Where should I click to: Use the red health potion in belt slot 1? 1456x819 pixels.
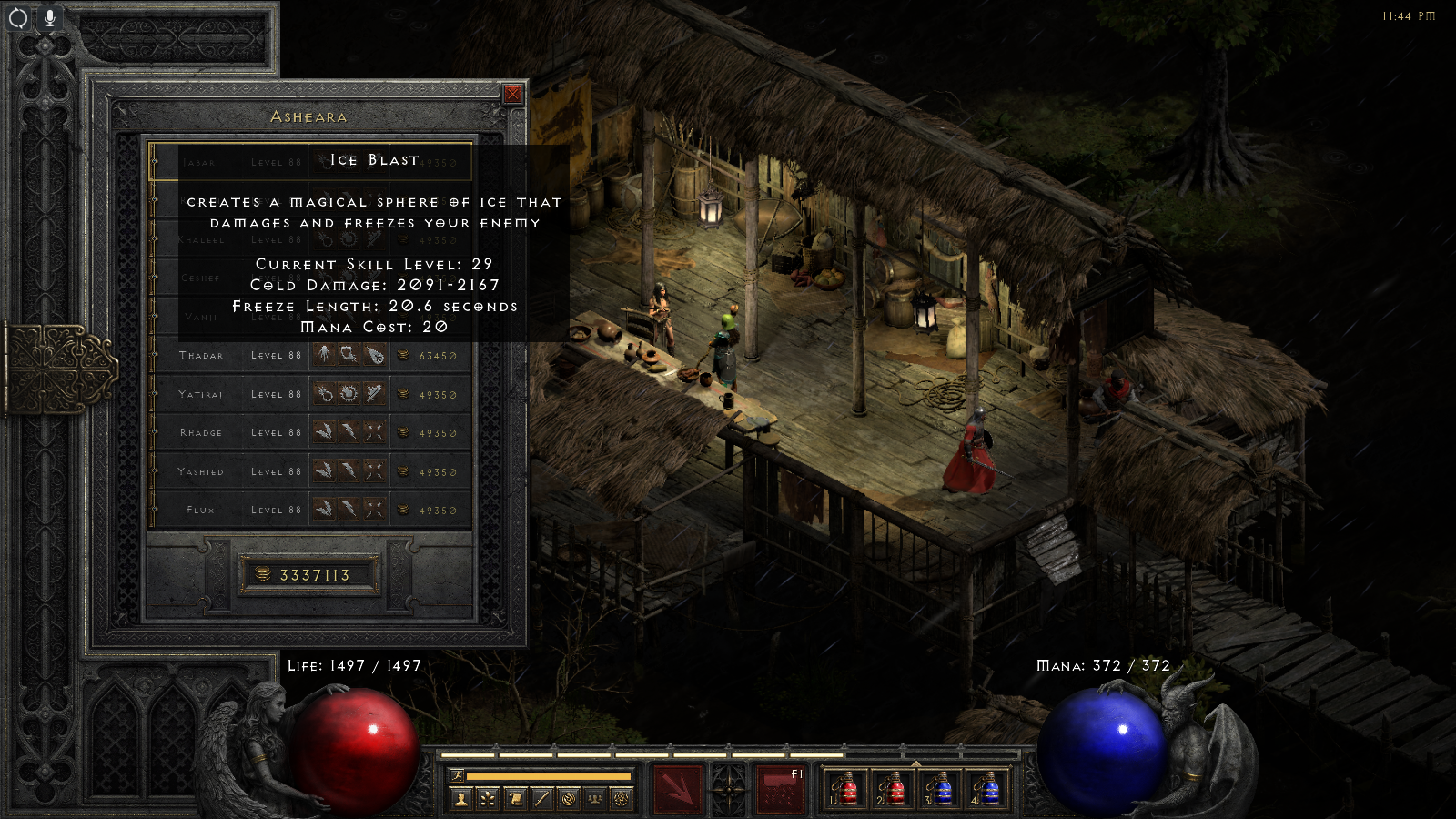click(846, 789)
